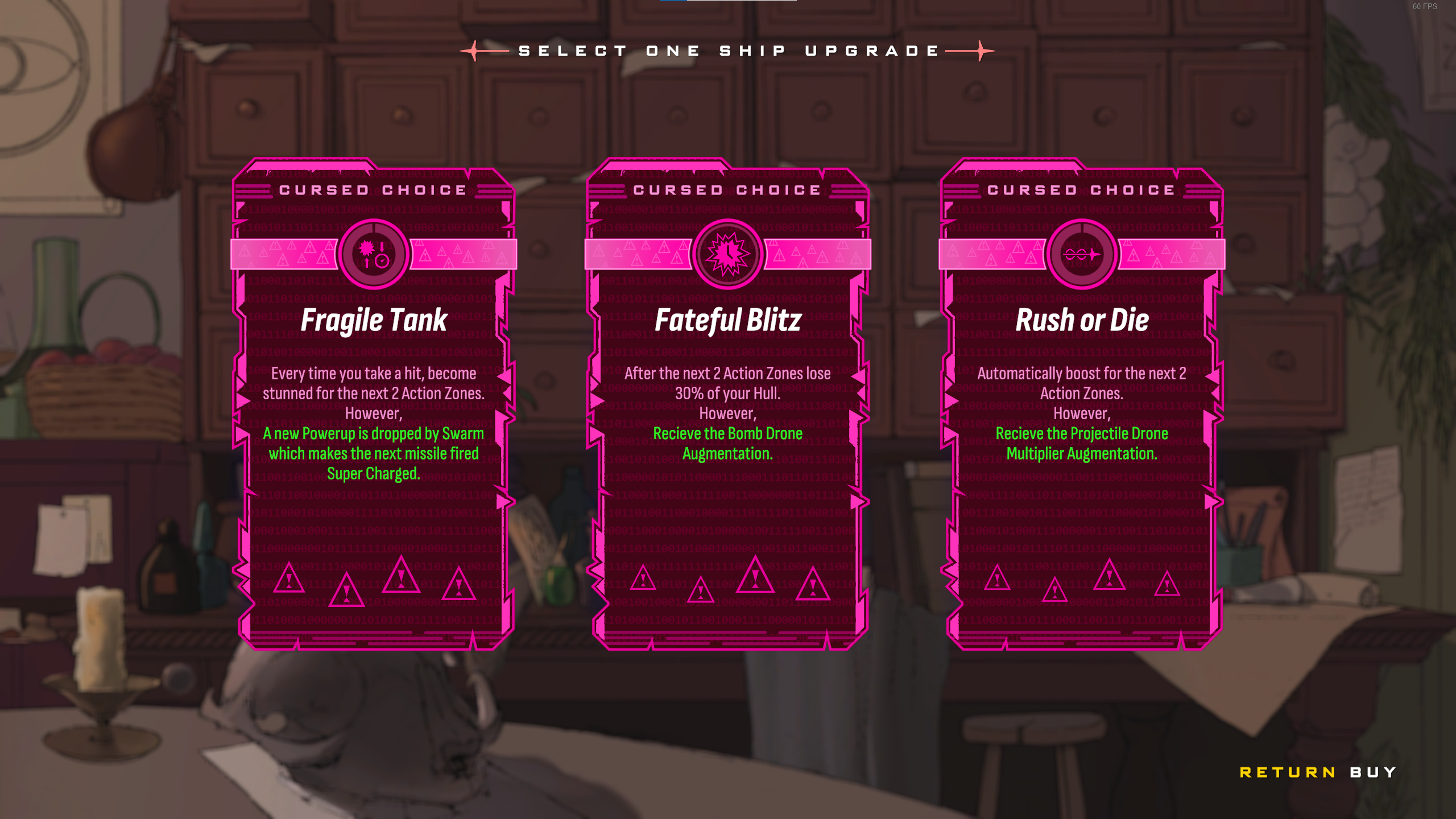Confirm purchase with the BUY button

1373,772
